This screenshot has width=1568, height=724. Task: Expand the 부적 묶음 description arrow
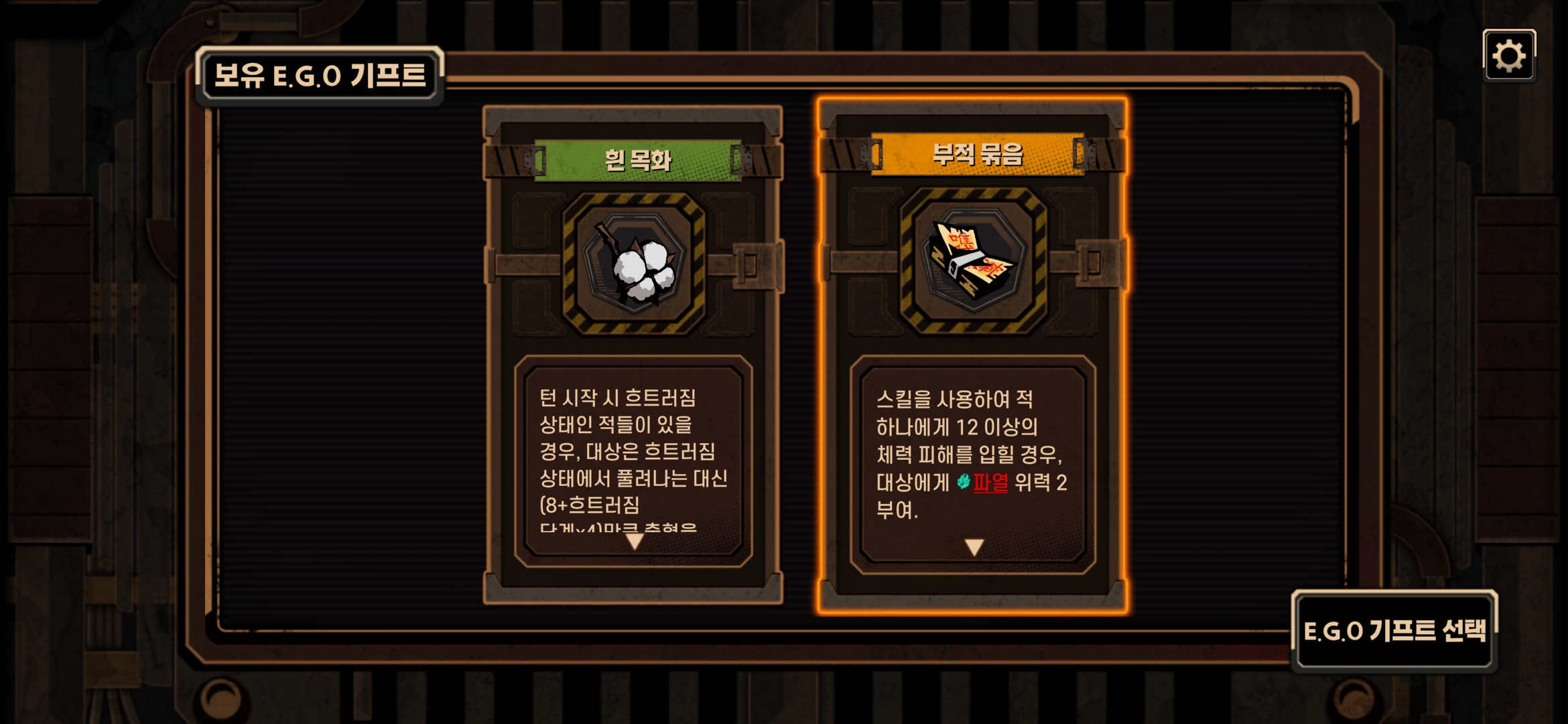coord(974,547)
